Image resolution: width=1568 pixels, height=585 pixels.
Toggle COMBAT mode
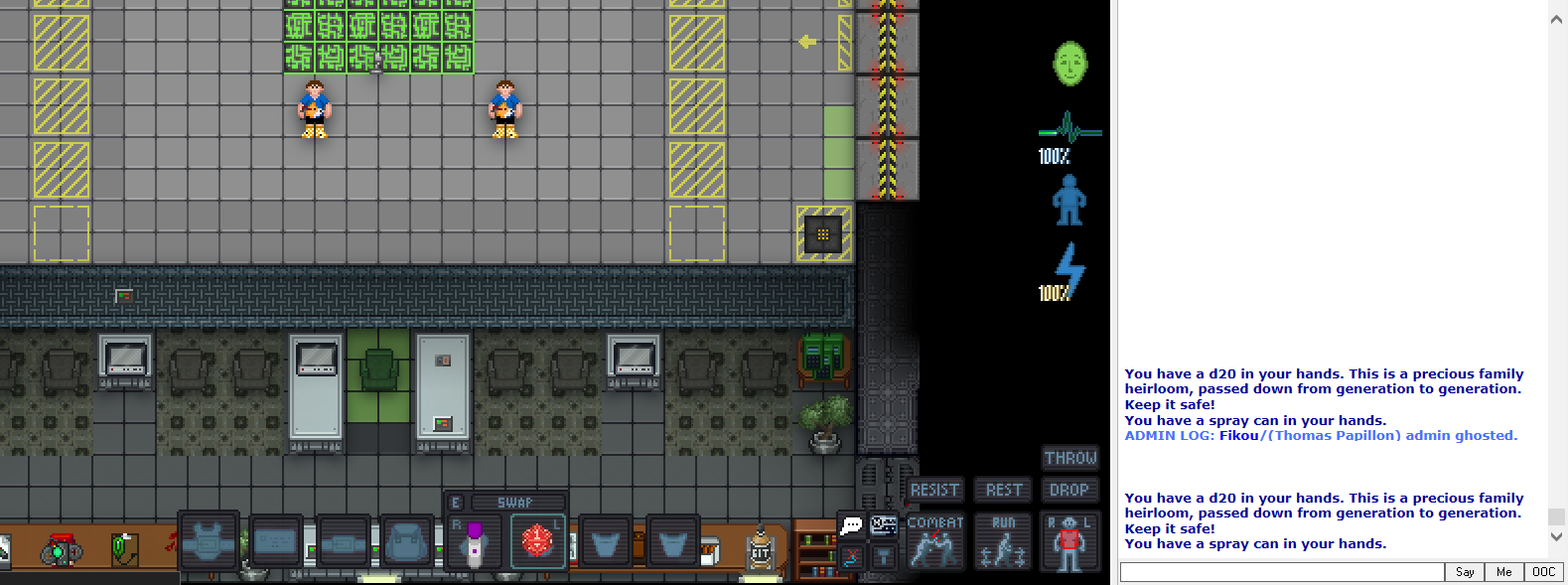pyautogui.click(x=934, y=541)
